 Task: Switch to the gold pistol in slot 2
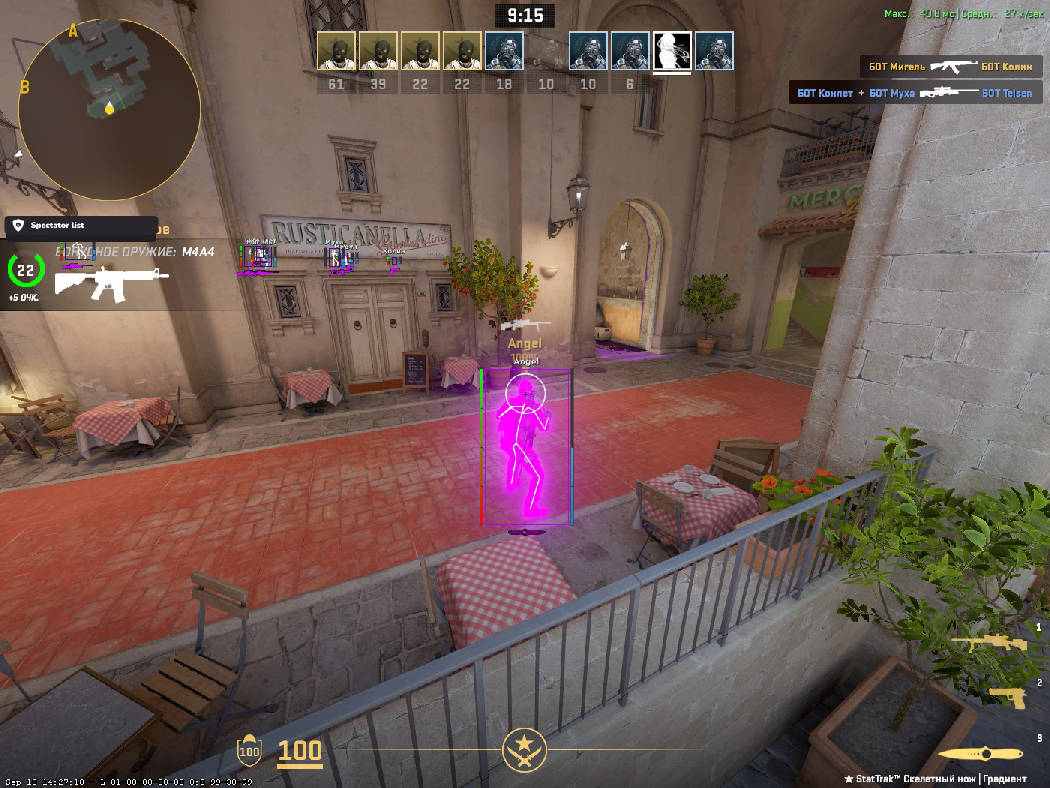(x=1007, y=697)
